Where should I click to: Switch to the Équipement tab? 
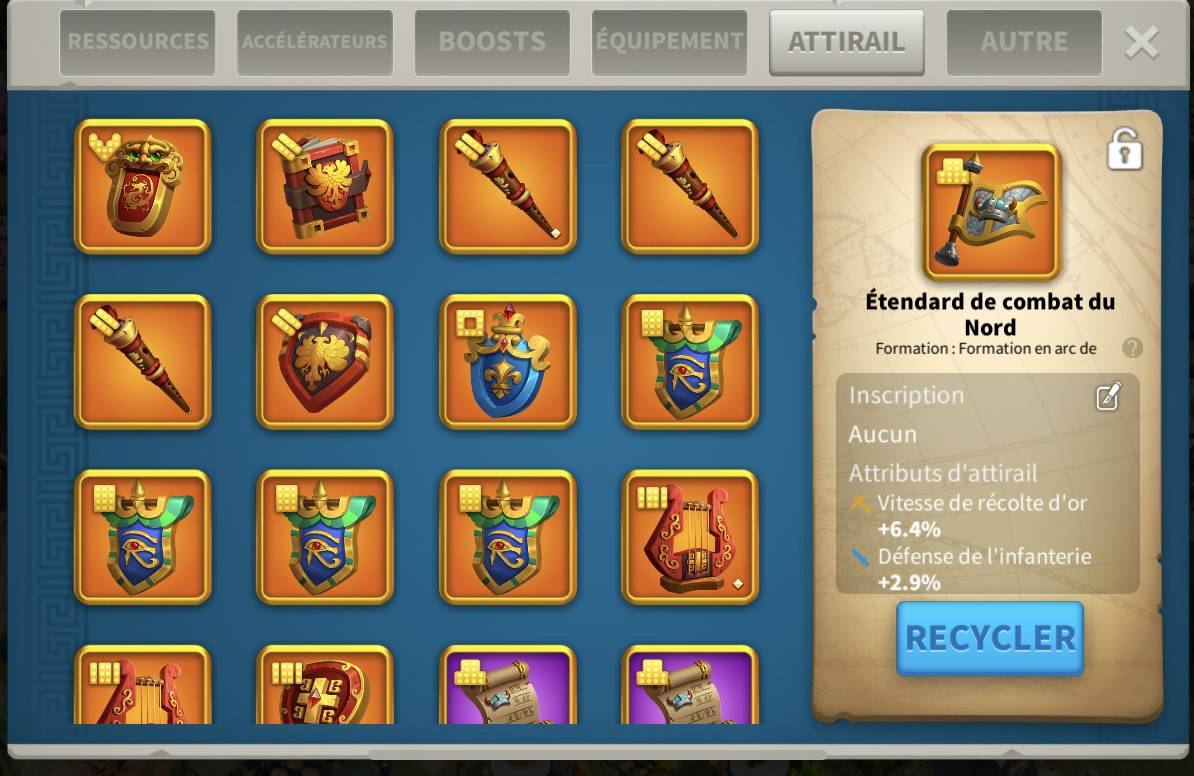669,42
